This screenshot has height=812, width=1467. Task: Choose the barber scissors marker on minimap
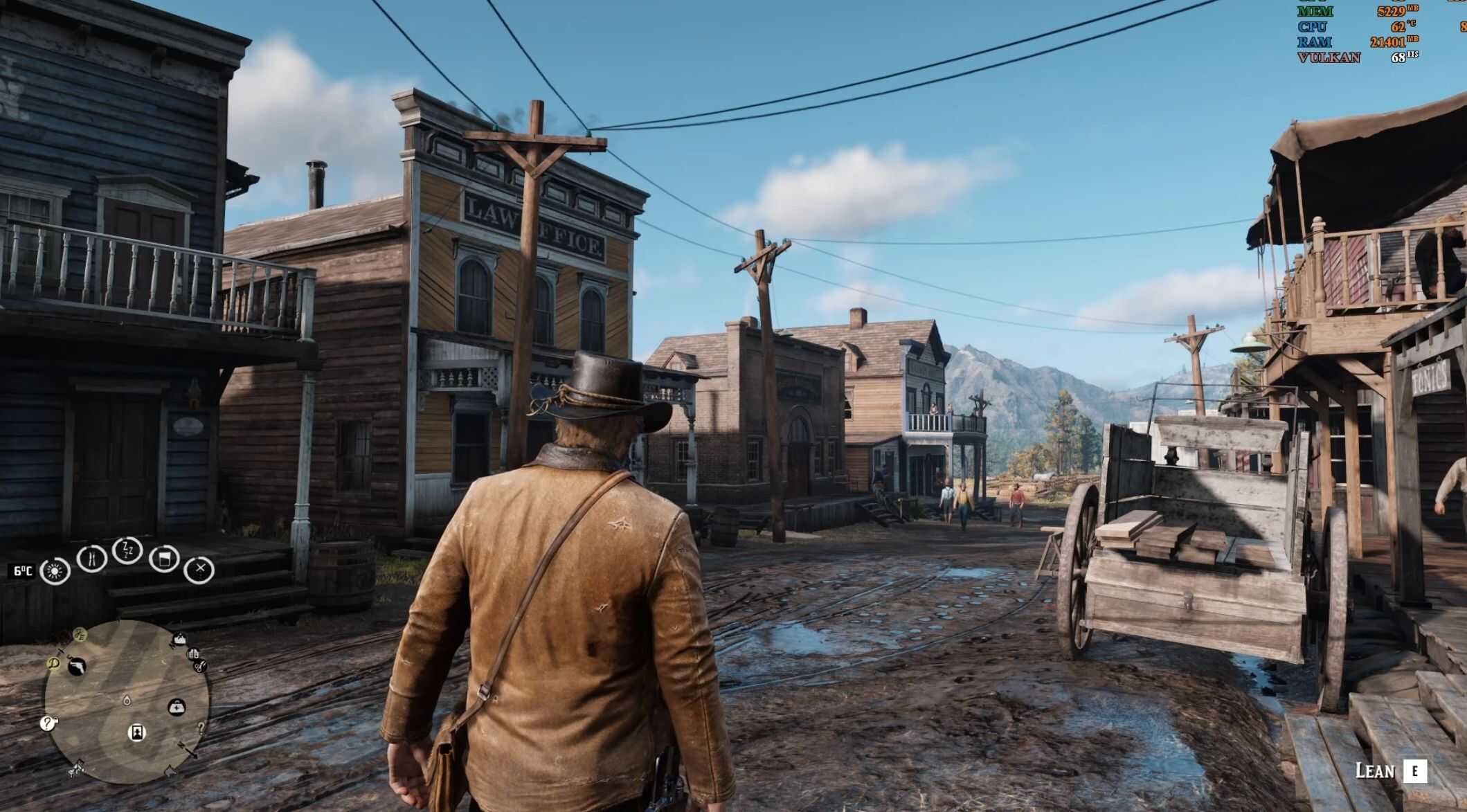pyautogui.click(x=199, y=667)
